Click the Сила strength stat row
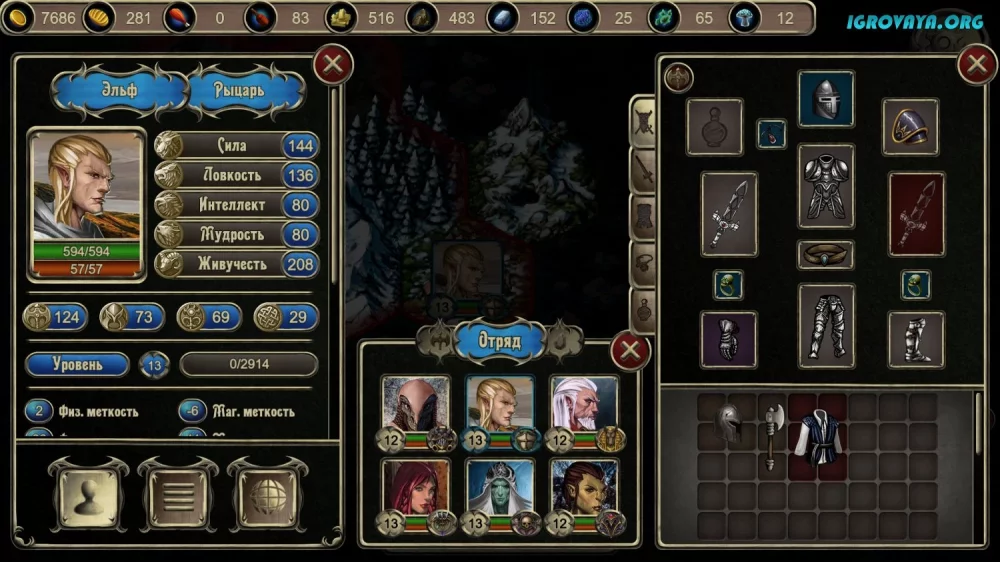1000x562 pixels. [237, 146]
